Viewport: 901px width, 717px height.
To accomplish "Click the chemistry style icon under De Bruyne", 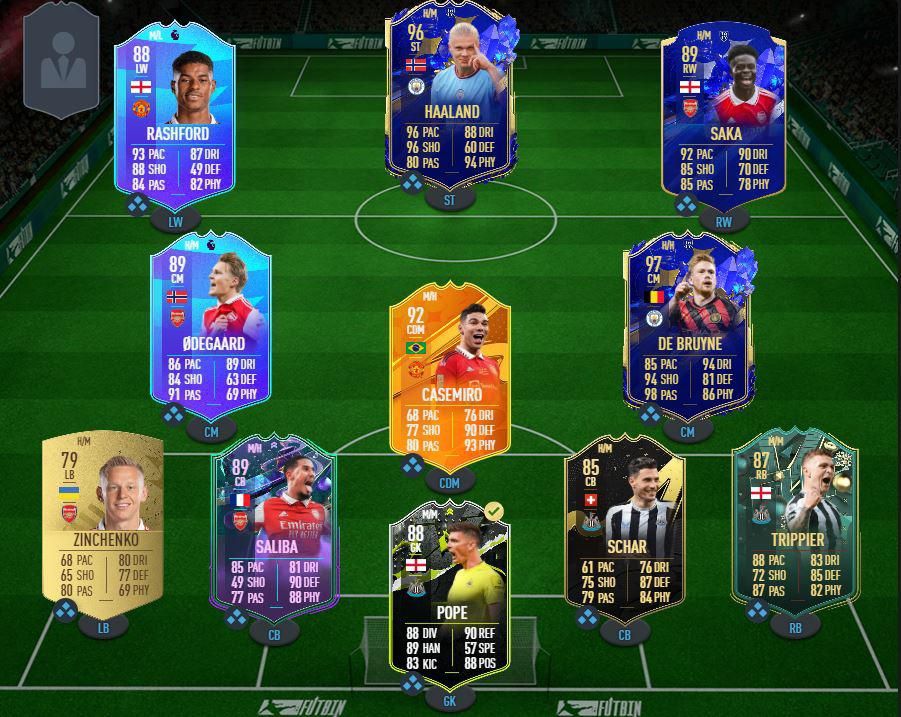I will (650, 414).
